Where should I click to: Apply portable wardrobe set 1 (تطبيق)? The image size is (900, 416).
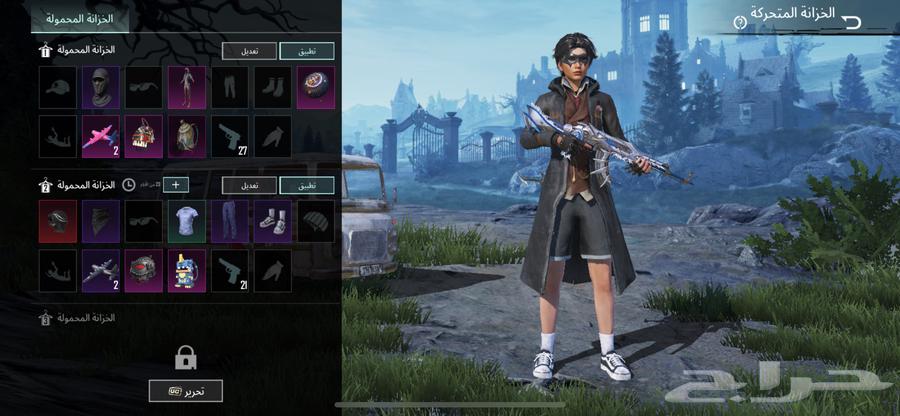[x=306, y=50]
